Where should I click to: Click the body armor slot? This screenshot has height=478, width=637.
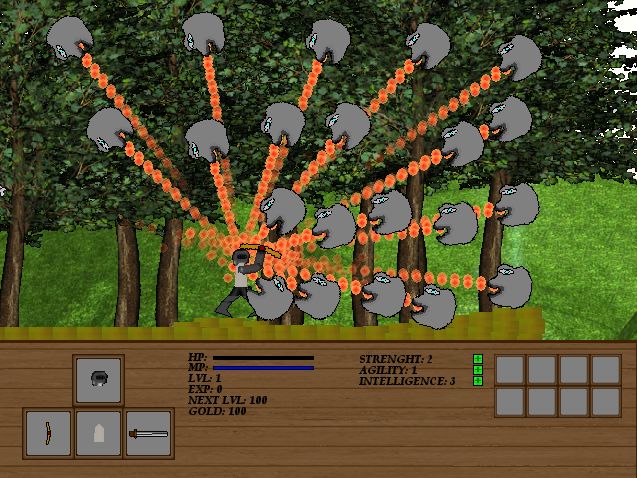(99, 434)
